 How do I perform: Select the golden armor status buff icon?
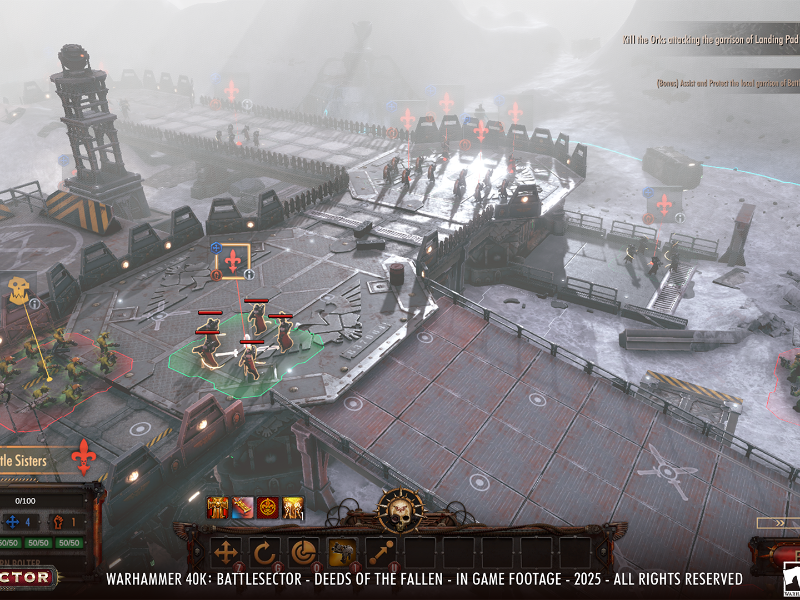(x=217, y=508)
